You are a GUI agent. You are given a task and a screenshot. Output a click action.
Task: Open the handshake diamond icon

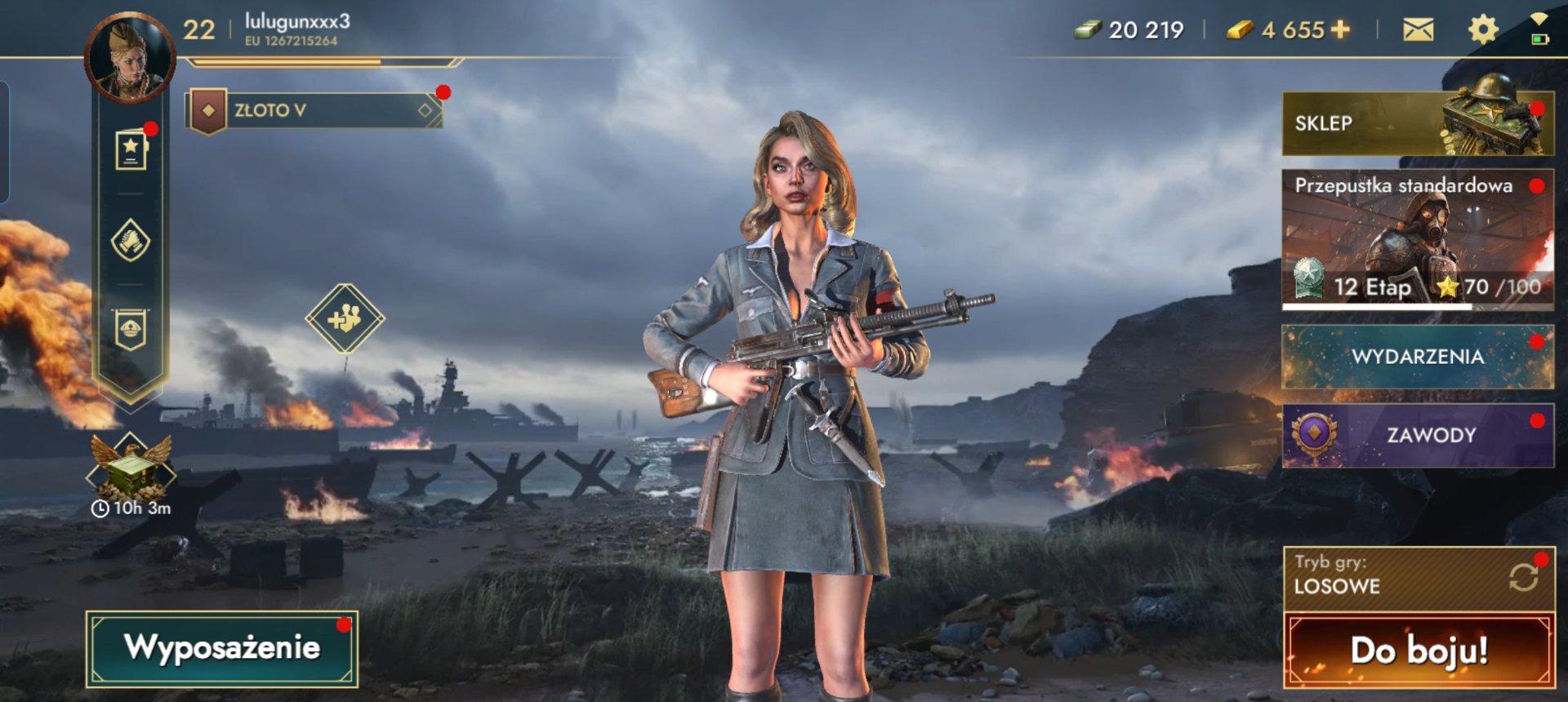(131, 241)
